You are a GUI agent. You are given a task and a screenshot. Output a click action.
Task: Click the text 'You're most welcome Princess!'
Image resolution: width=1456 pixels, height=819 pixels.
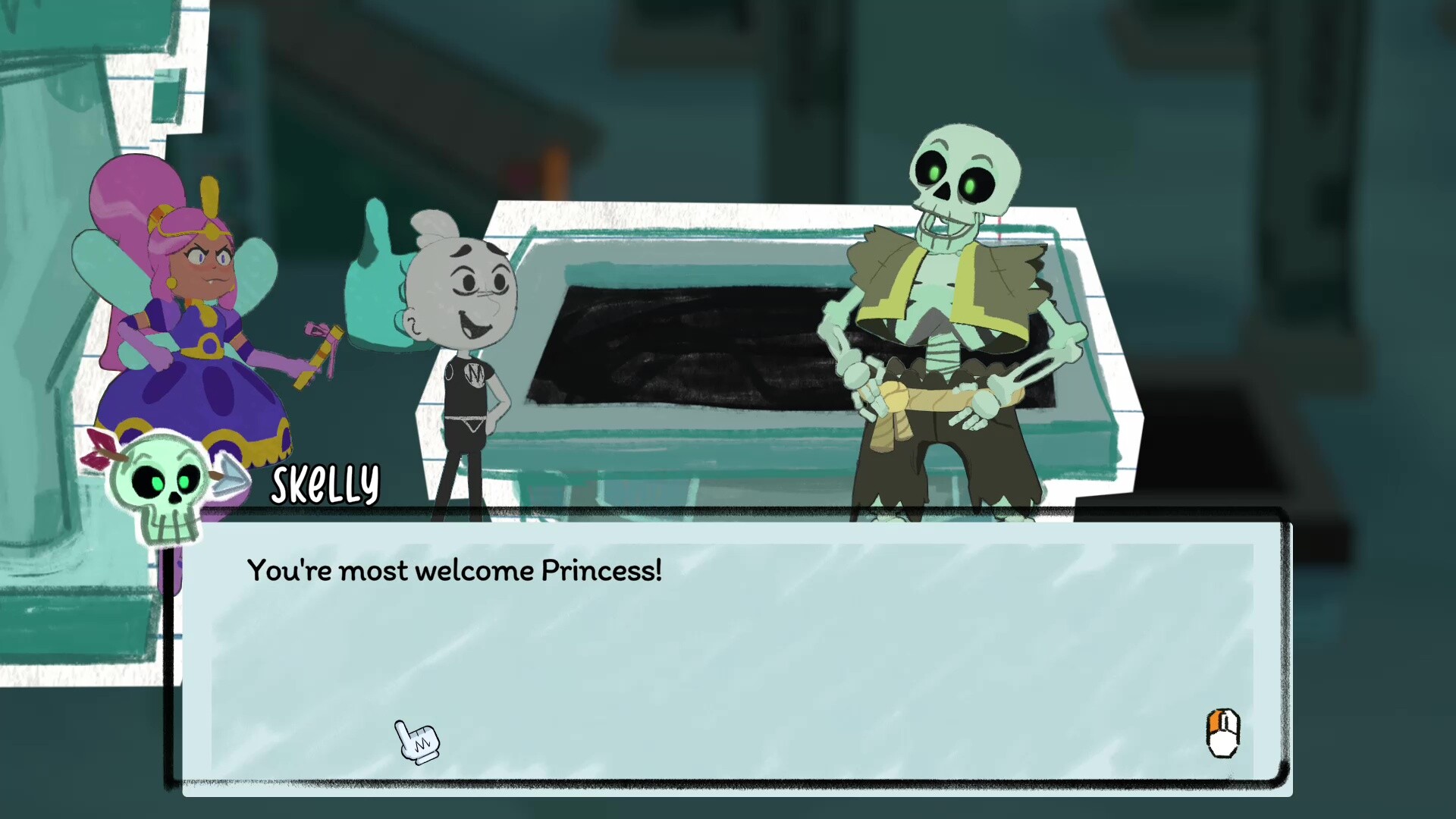[455, 571]
